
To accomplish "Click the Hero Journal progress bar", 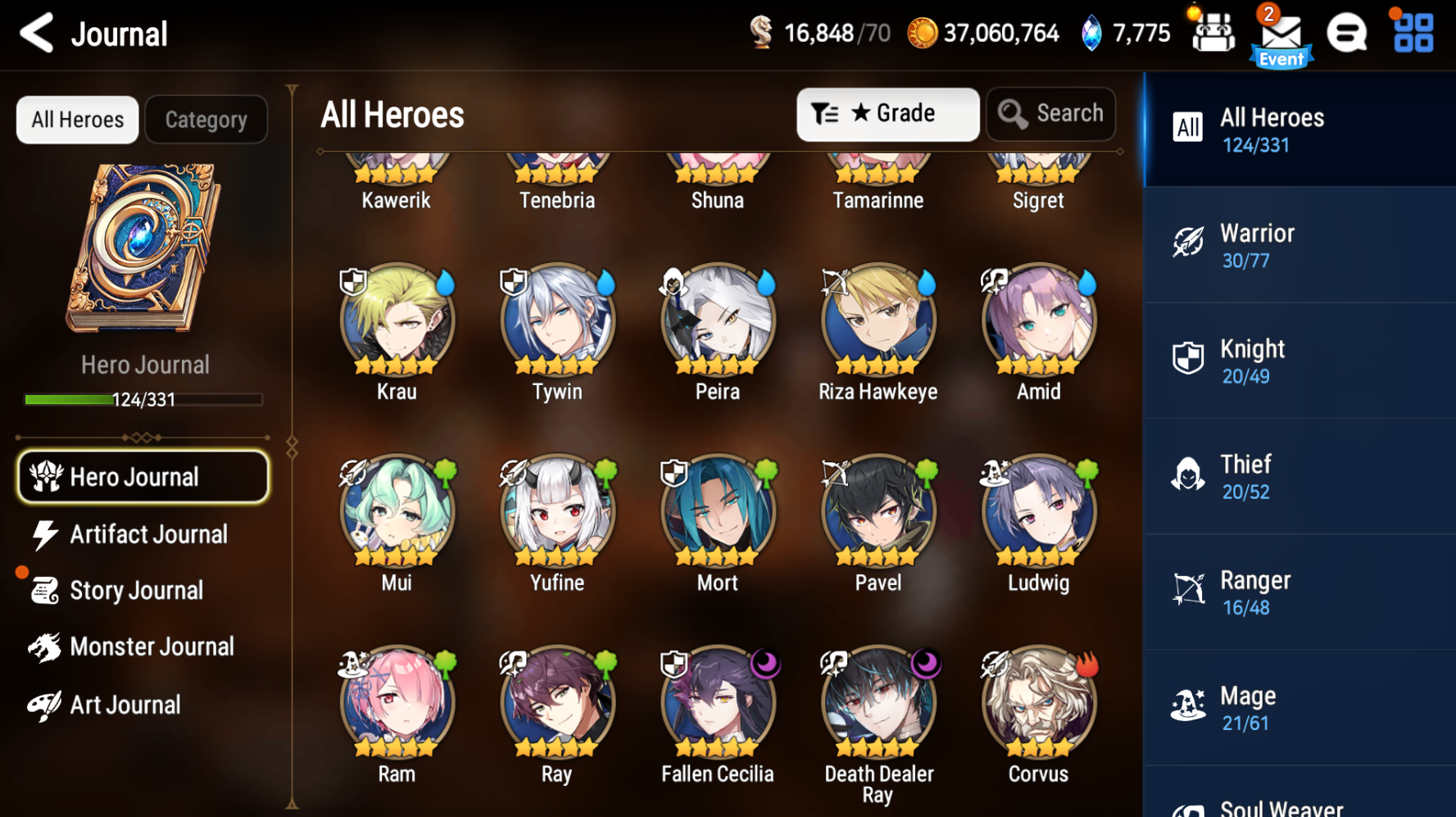I will [x=144, y=399].
